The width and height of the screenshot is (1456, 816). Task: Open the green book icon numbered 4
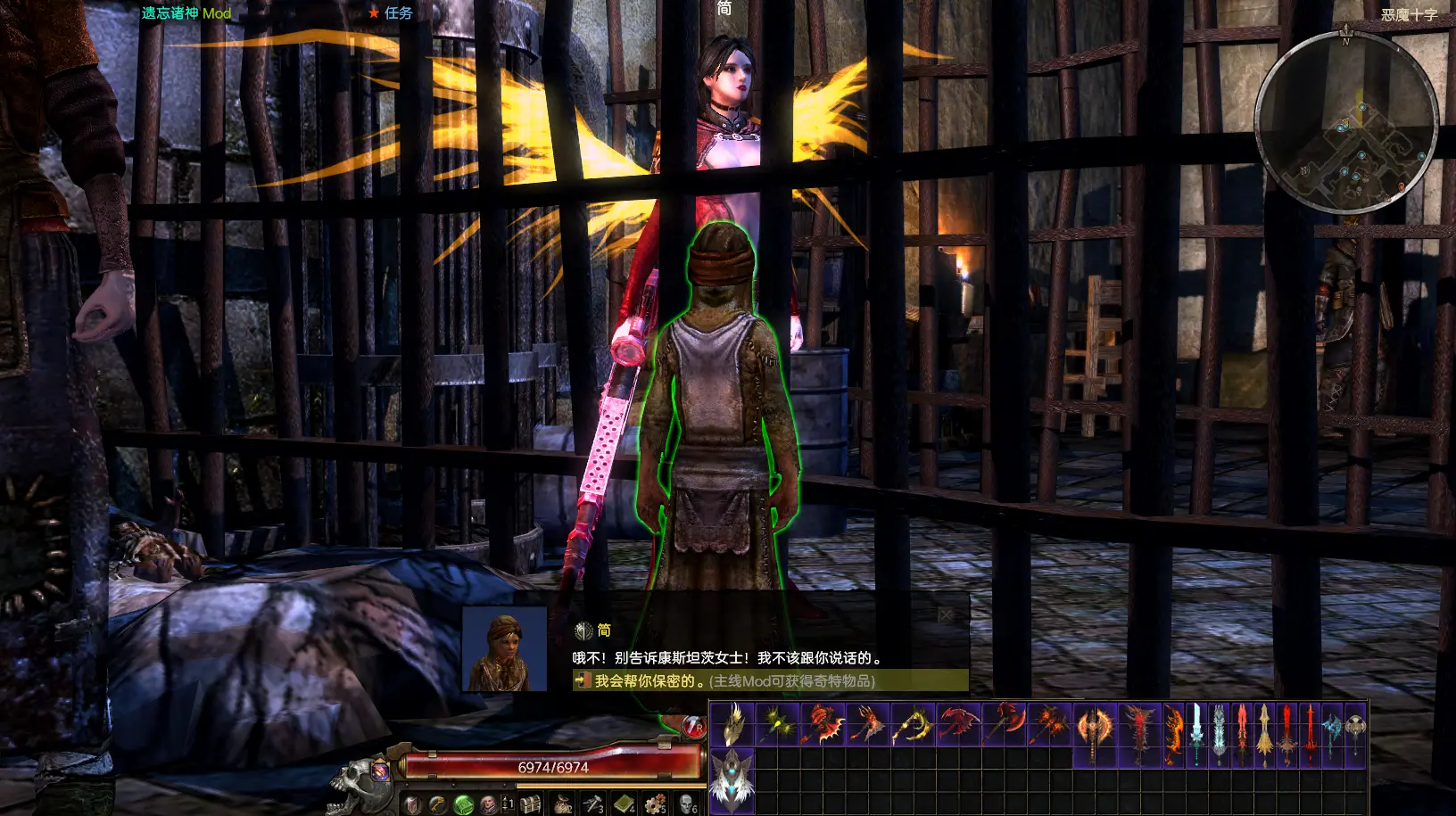[624, 804]
